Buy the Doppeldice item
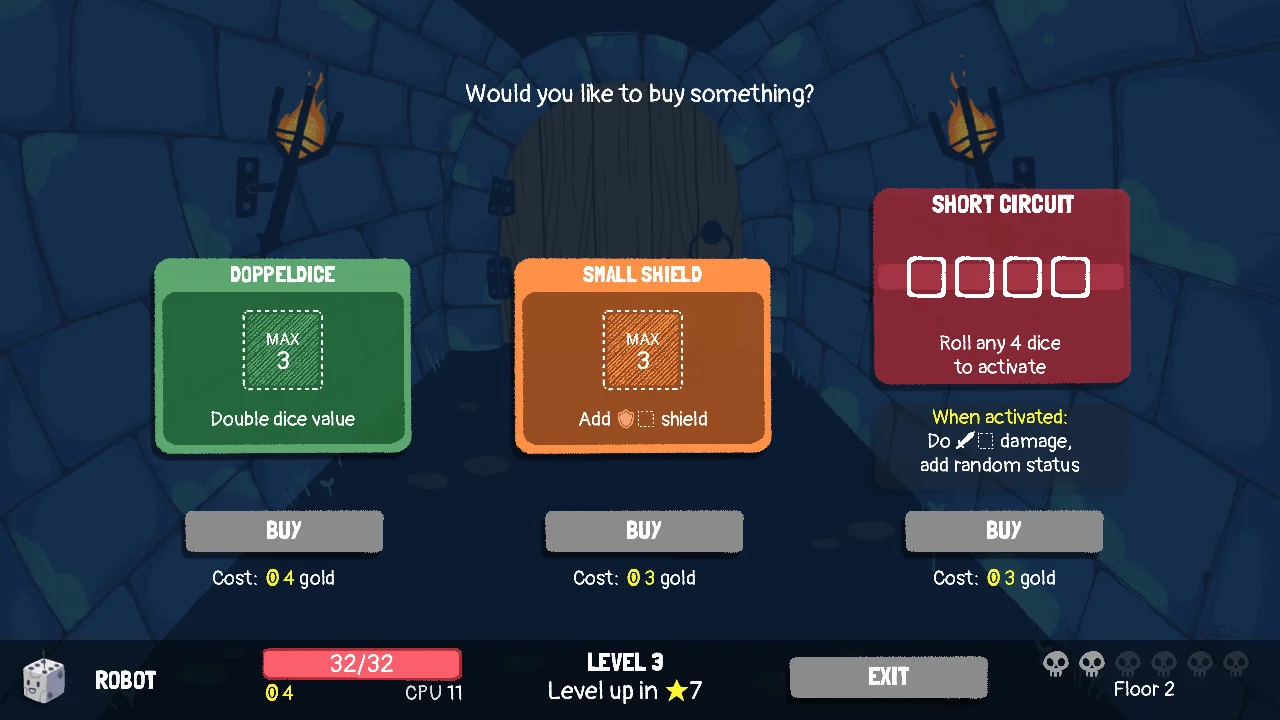This screenshot has width=1280, height=720. pyautogui.click(x=283, y=531)
